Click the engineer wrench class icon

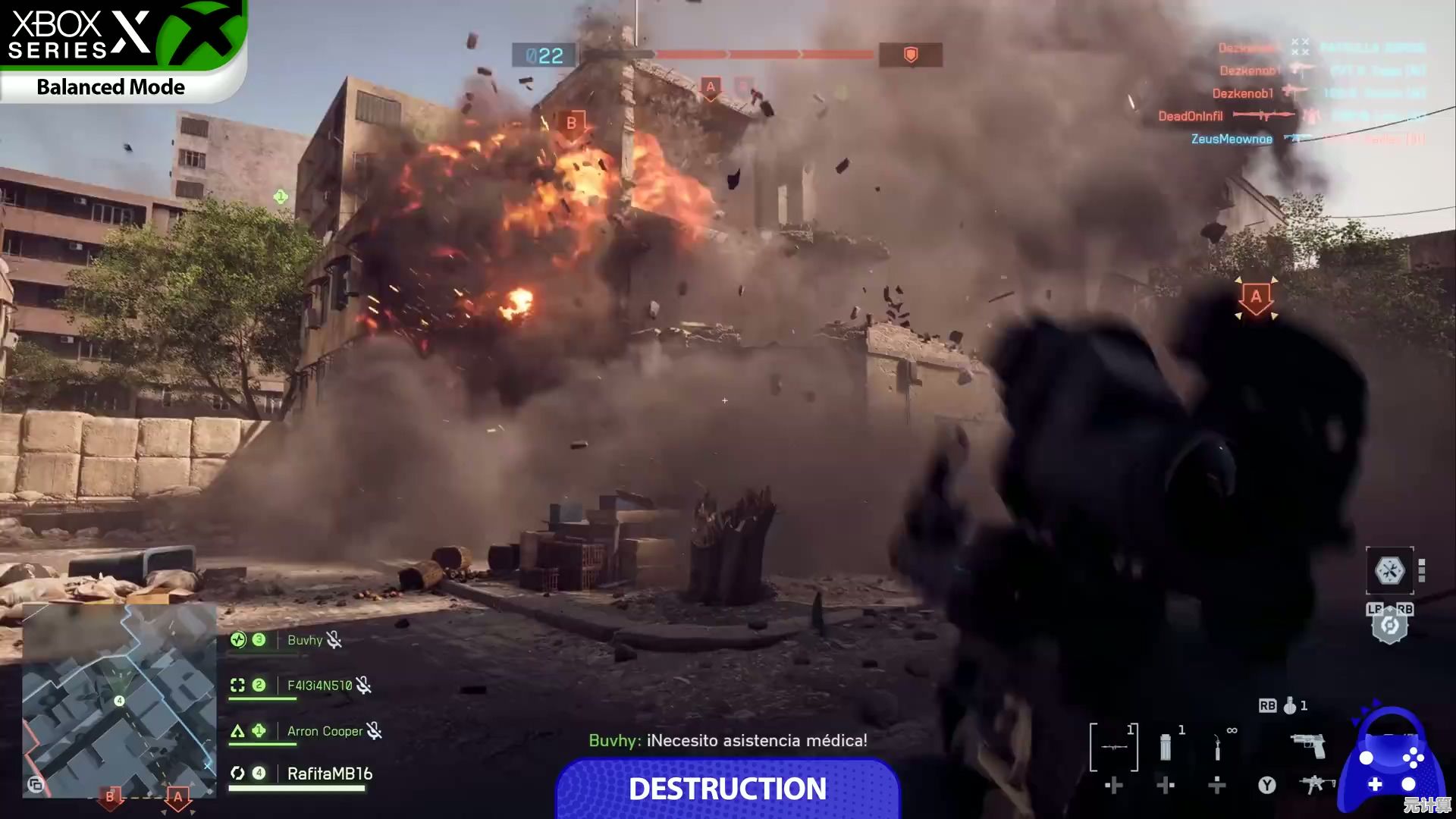(1389, 570)
